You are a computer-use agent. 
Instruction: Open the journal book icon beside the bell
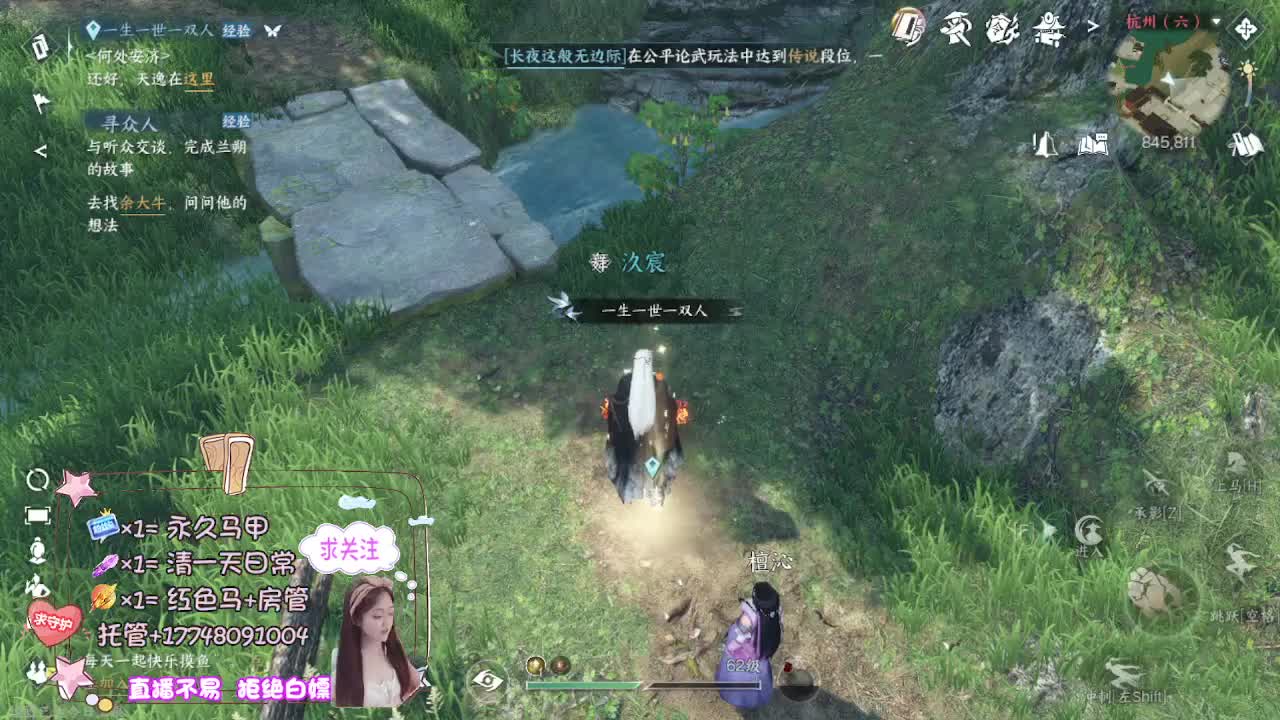(1093, 143)
